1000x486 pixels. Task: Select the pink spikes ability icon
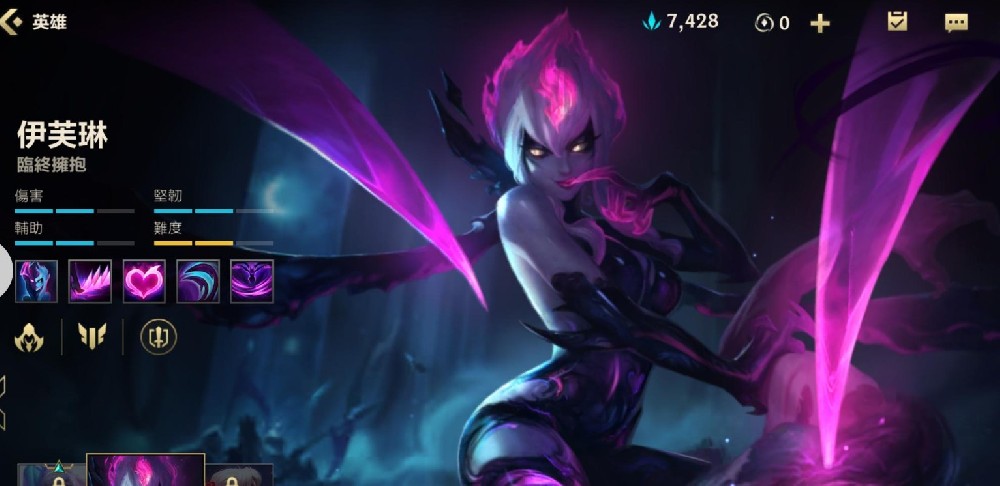90,281
